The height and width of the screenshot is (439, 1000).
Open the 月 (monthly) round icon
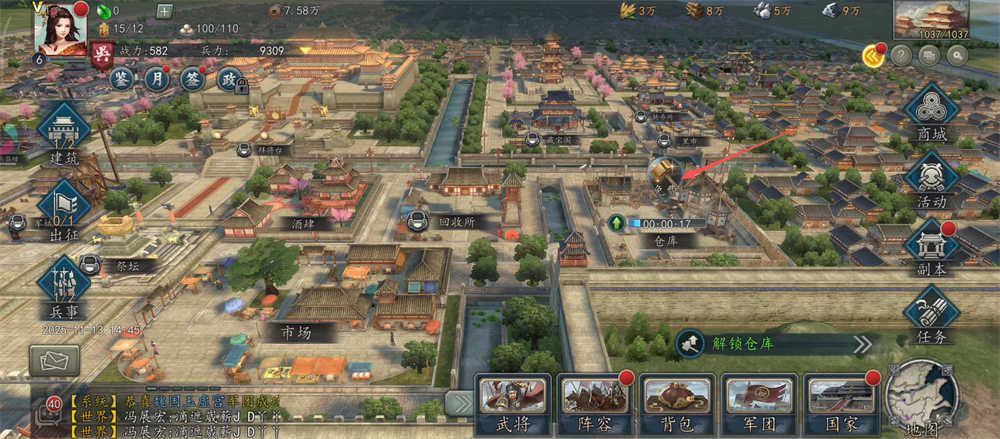157,77
